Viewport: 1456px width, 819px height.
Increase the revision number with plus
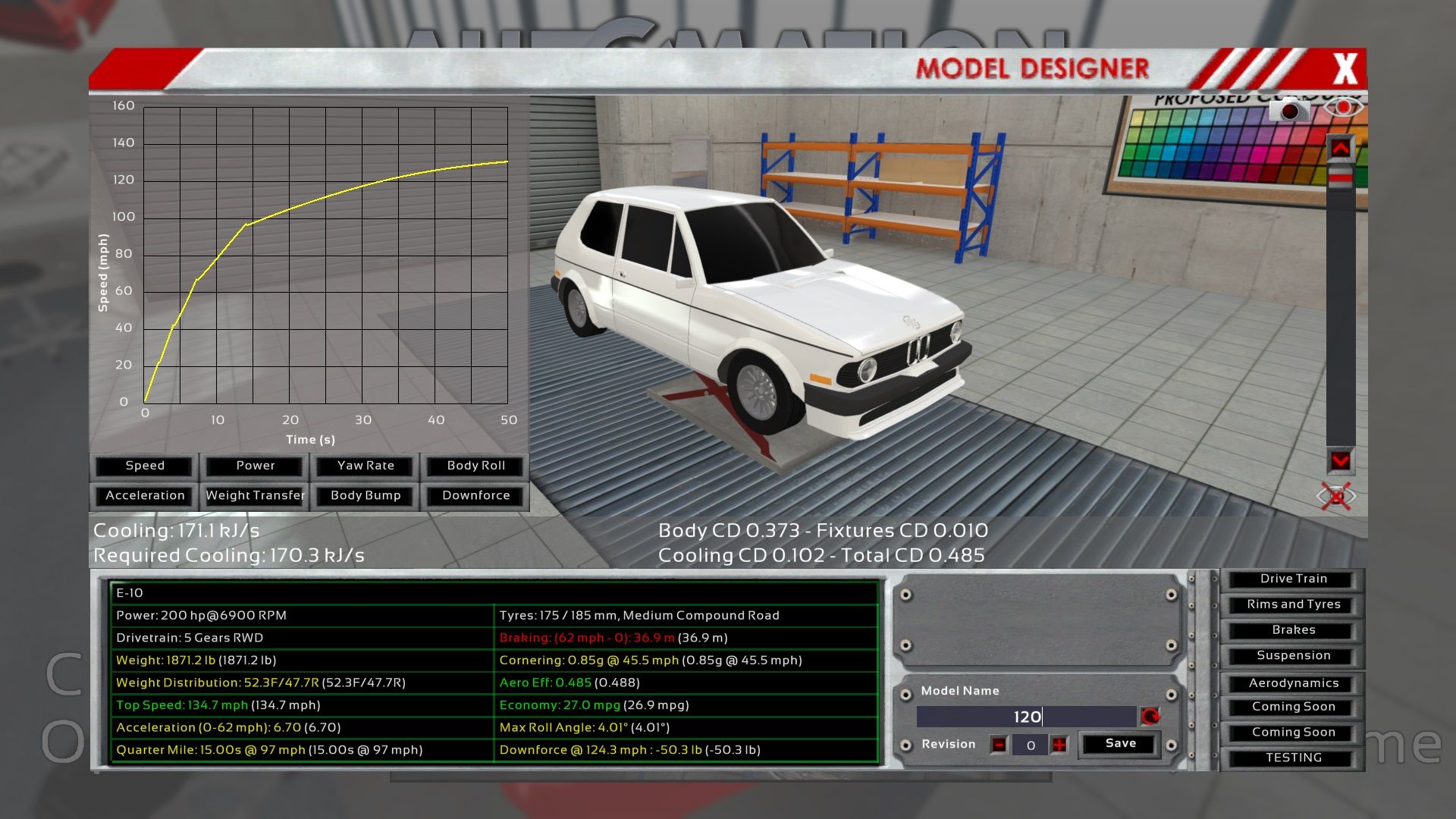tap(1059, 745)
